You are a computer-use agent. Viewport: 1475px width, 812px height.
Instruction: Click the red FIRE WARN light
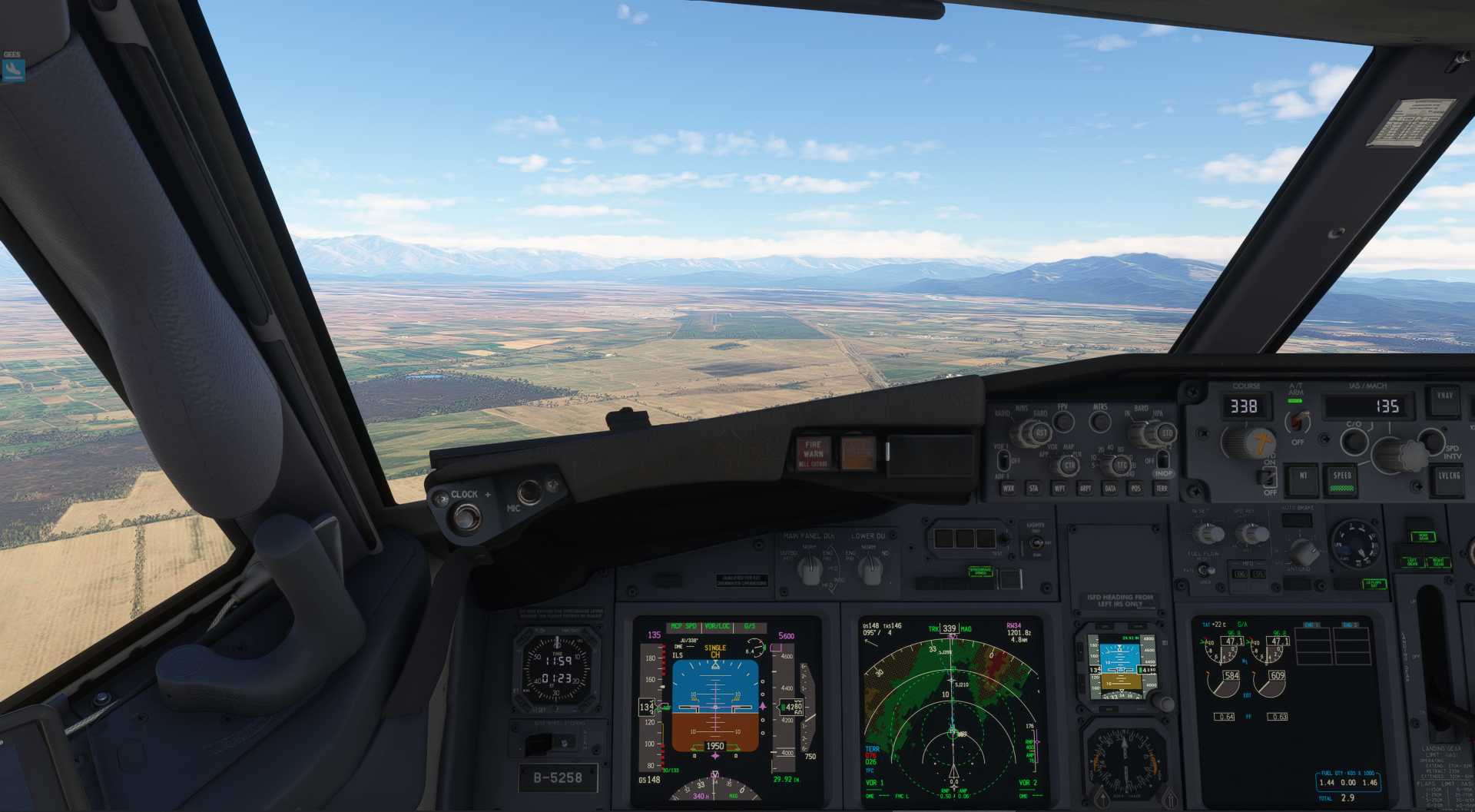click(x=813, y=453)
